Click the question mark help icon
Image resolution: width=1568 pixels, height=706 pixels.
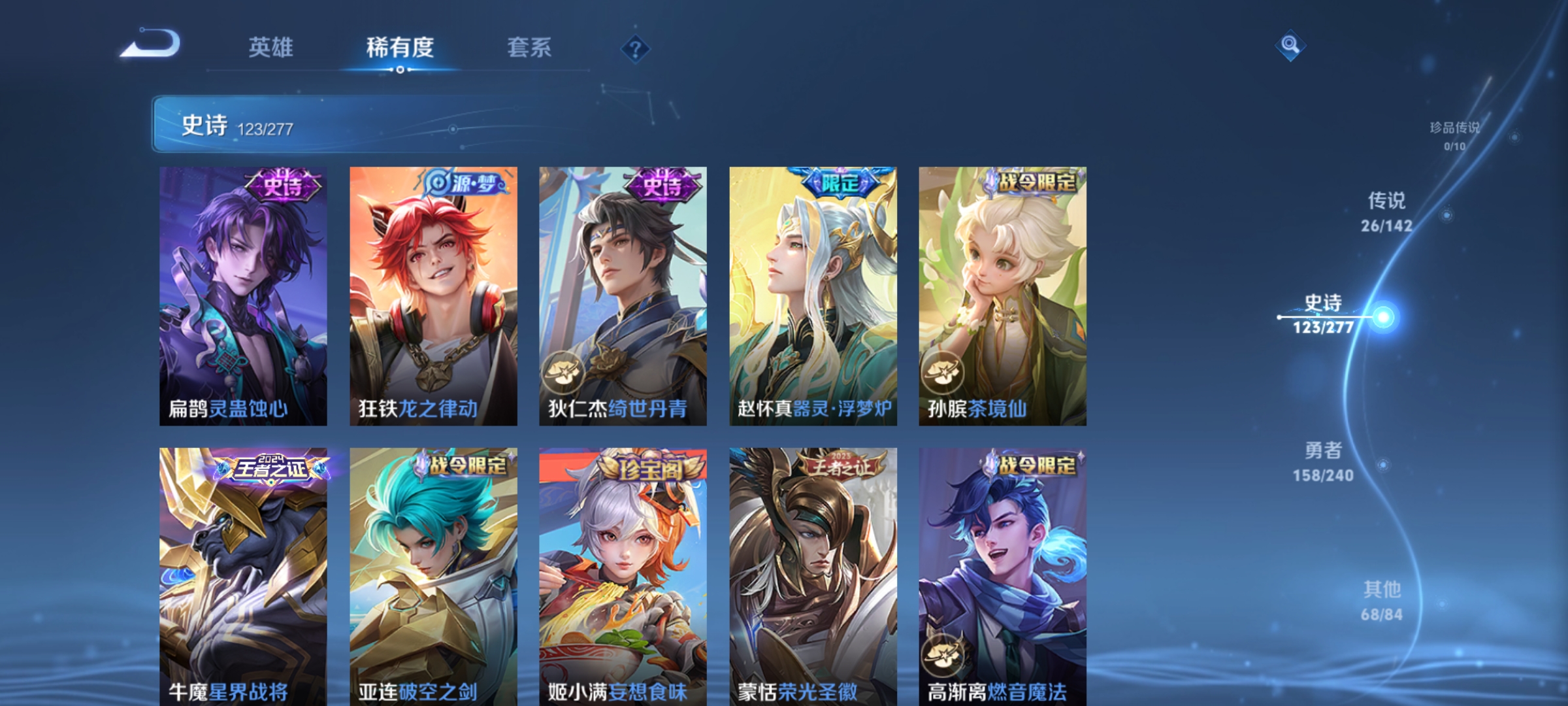tap(637, 50)
